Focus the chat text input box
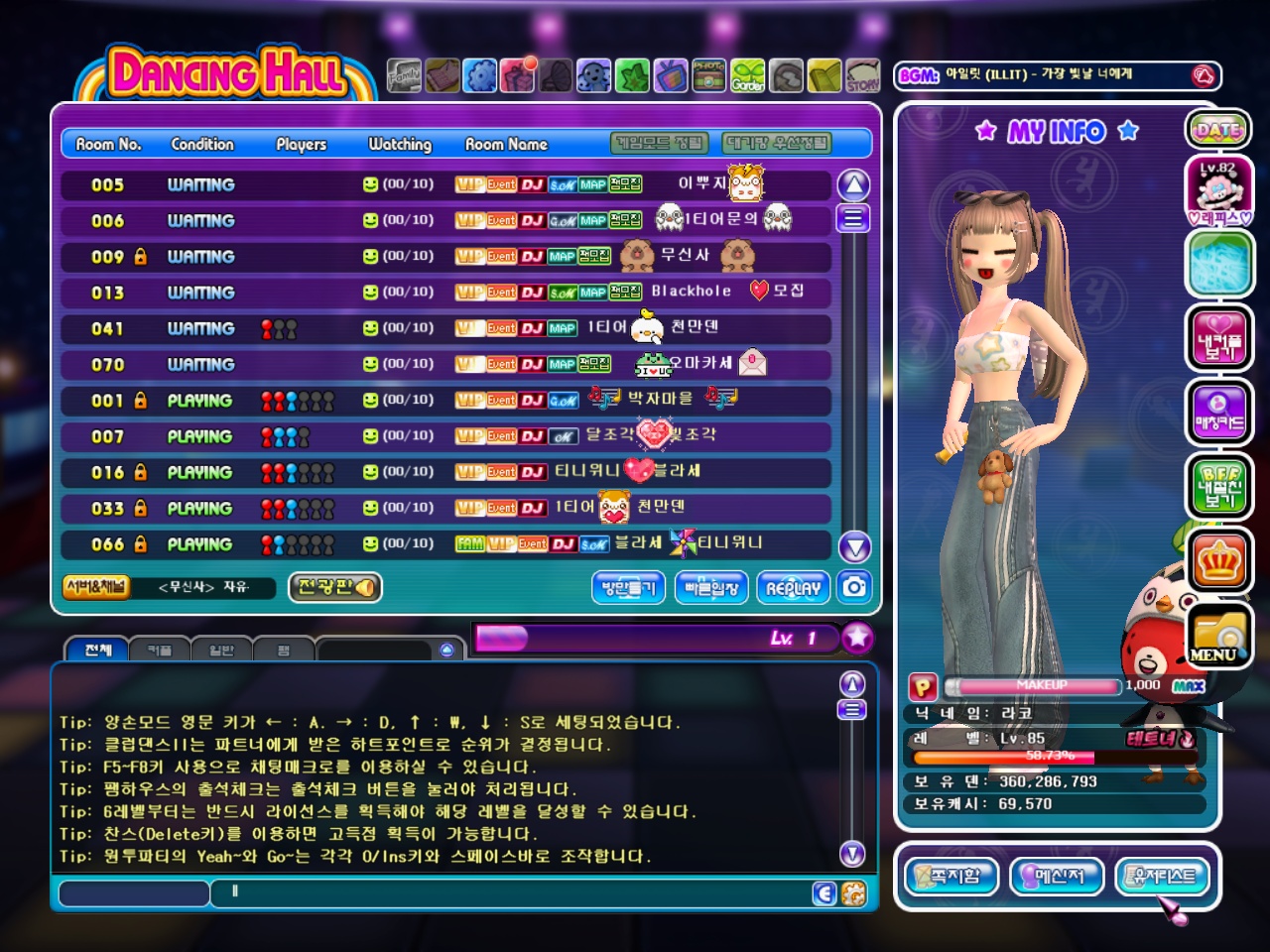Screen dimensions: 1270x952 [x=516, y=892]
